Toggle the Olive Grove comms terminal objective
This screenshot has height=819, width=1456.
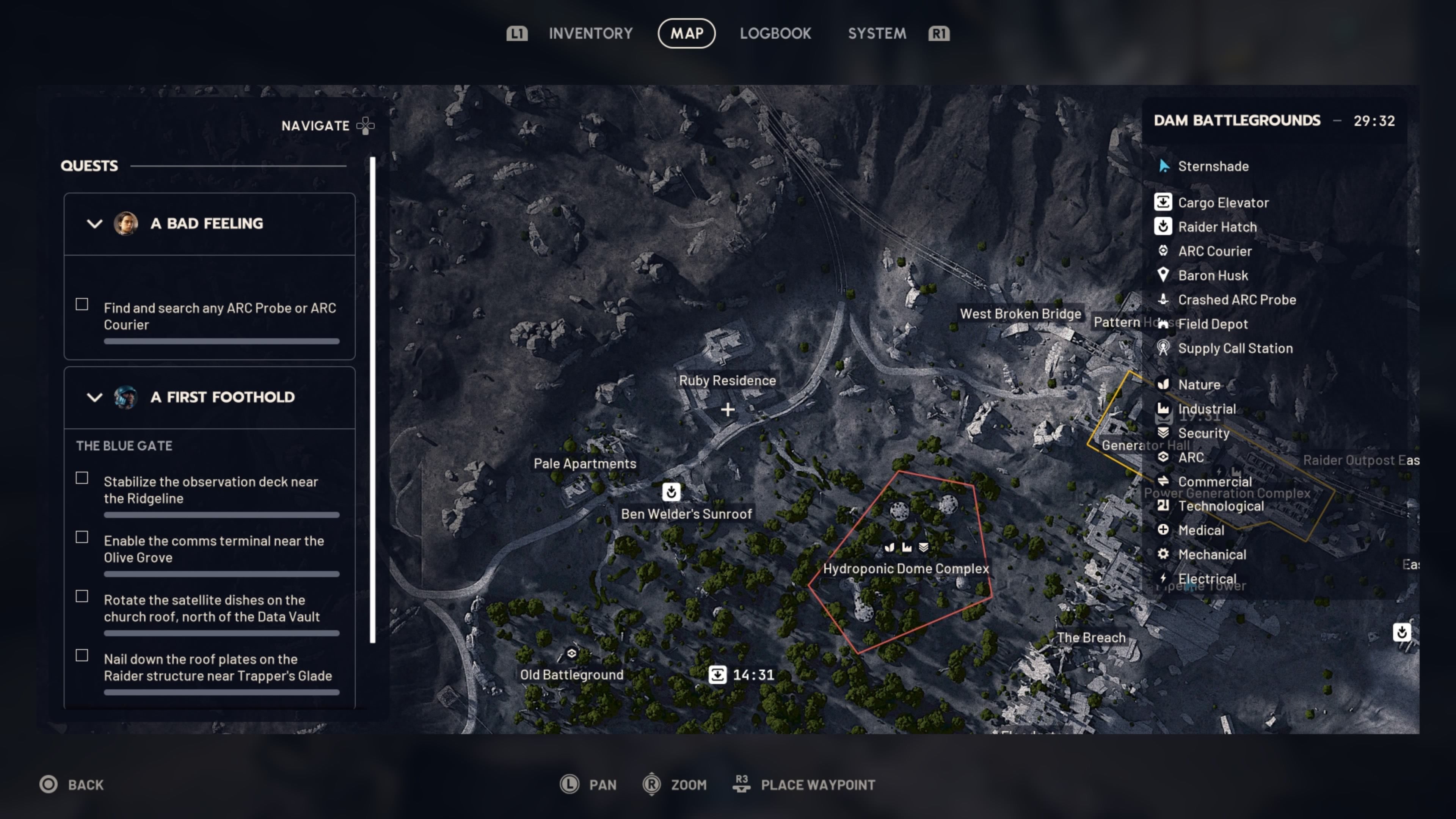(x=82, y=537)
